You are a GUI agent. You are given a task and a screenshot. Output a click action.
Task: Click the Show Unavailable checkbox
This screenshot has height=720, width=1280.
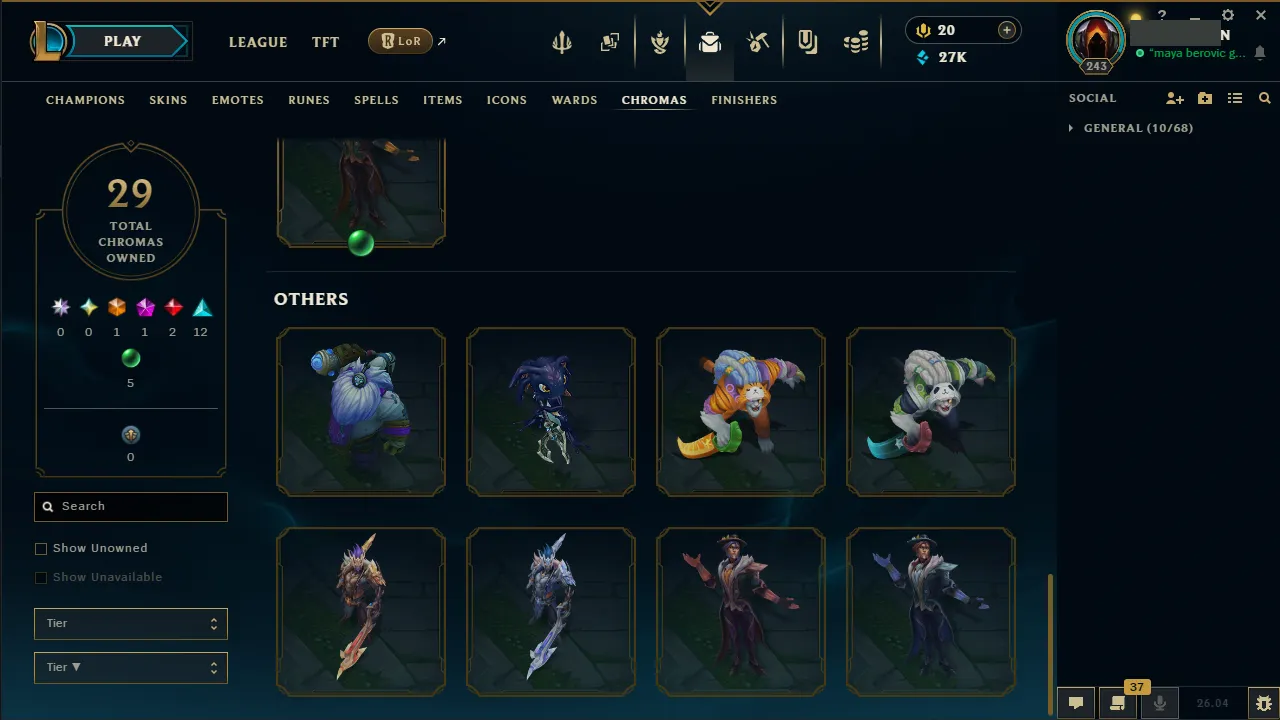[41, 577]
